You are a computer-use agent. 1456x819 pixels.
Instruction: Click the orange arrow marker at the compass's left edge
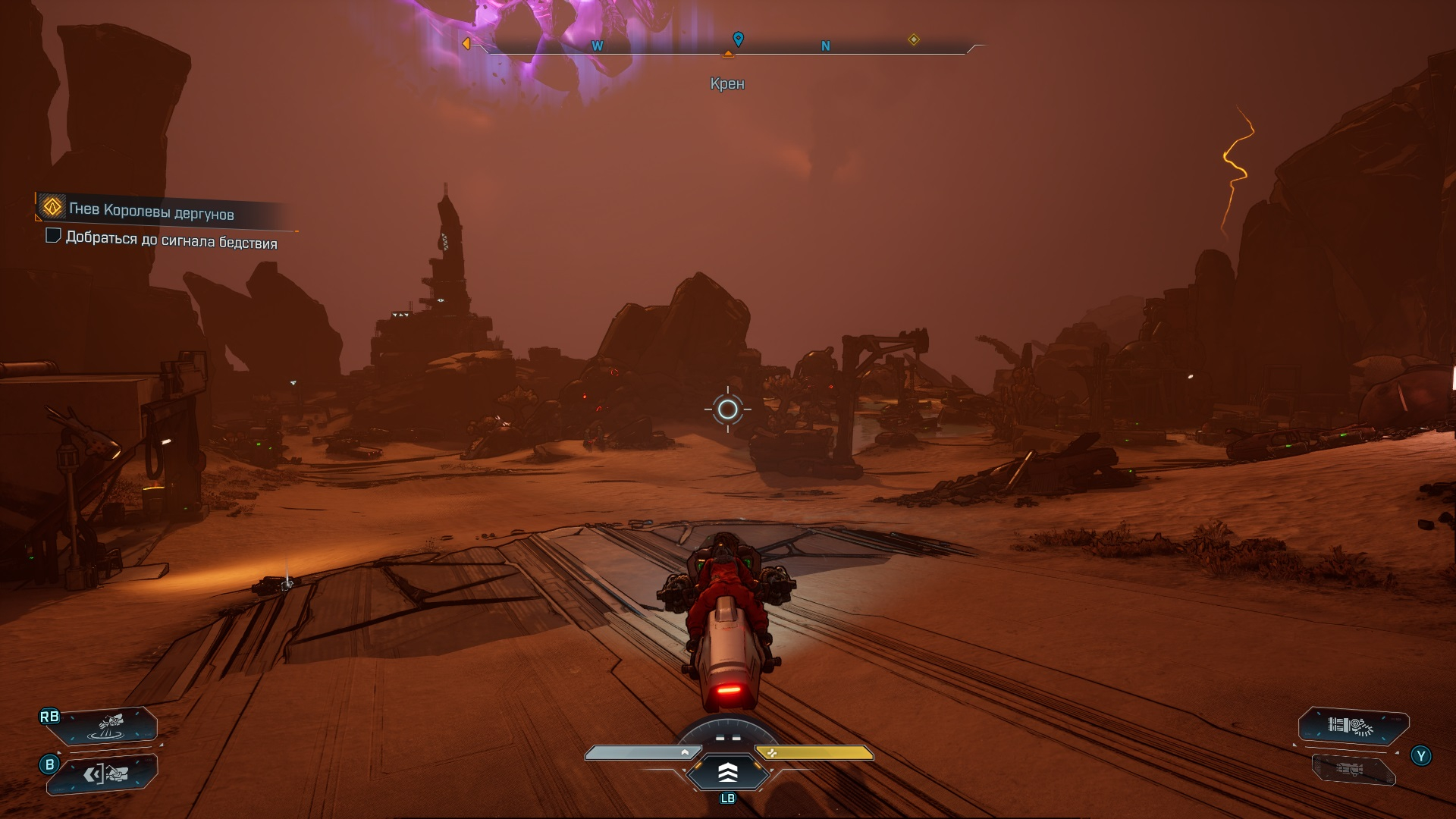[466, 44]
